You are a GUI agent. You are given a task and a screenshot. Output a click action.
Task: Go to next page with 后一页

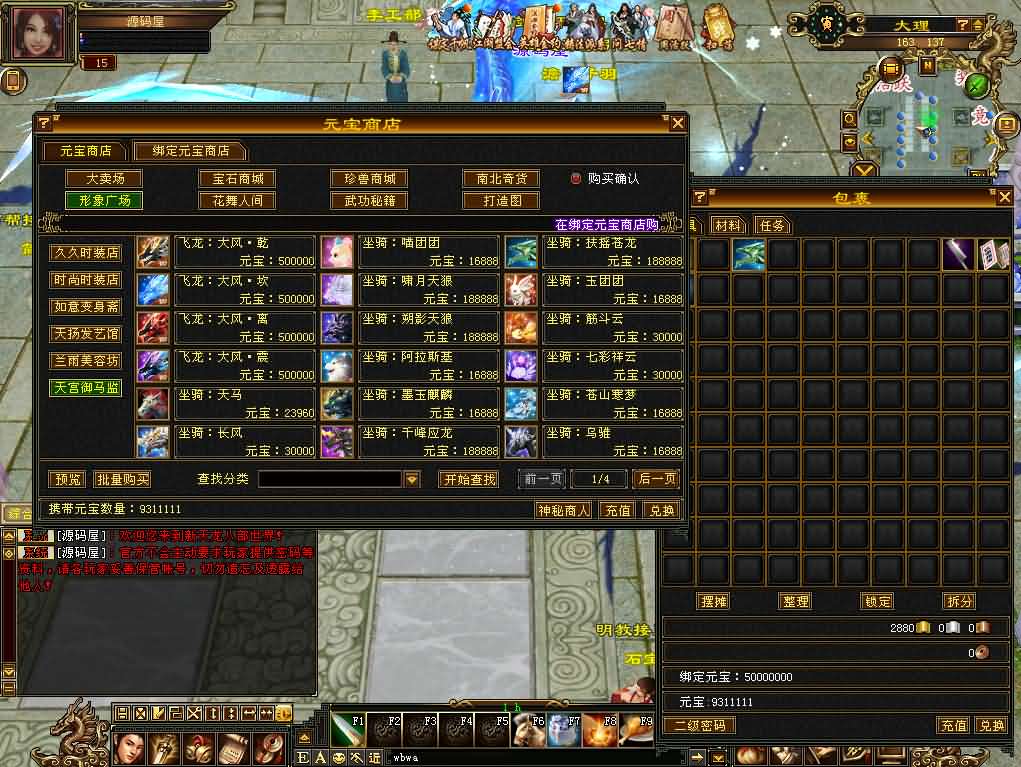(656, 479)
